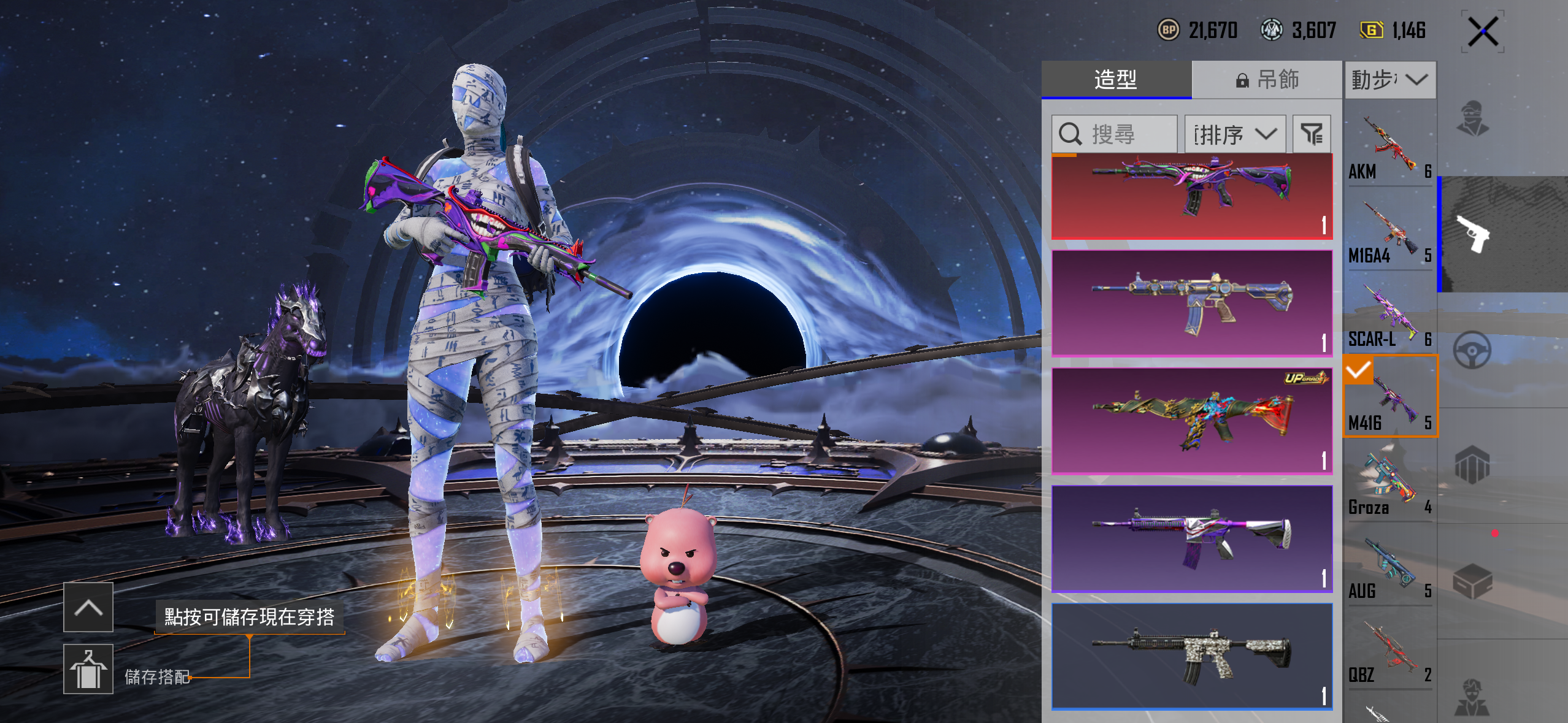This screenshot has width=1568, height=723.
Task: Open the vehicle steering wheel category
Action: point(1472,350)
